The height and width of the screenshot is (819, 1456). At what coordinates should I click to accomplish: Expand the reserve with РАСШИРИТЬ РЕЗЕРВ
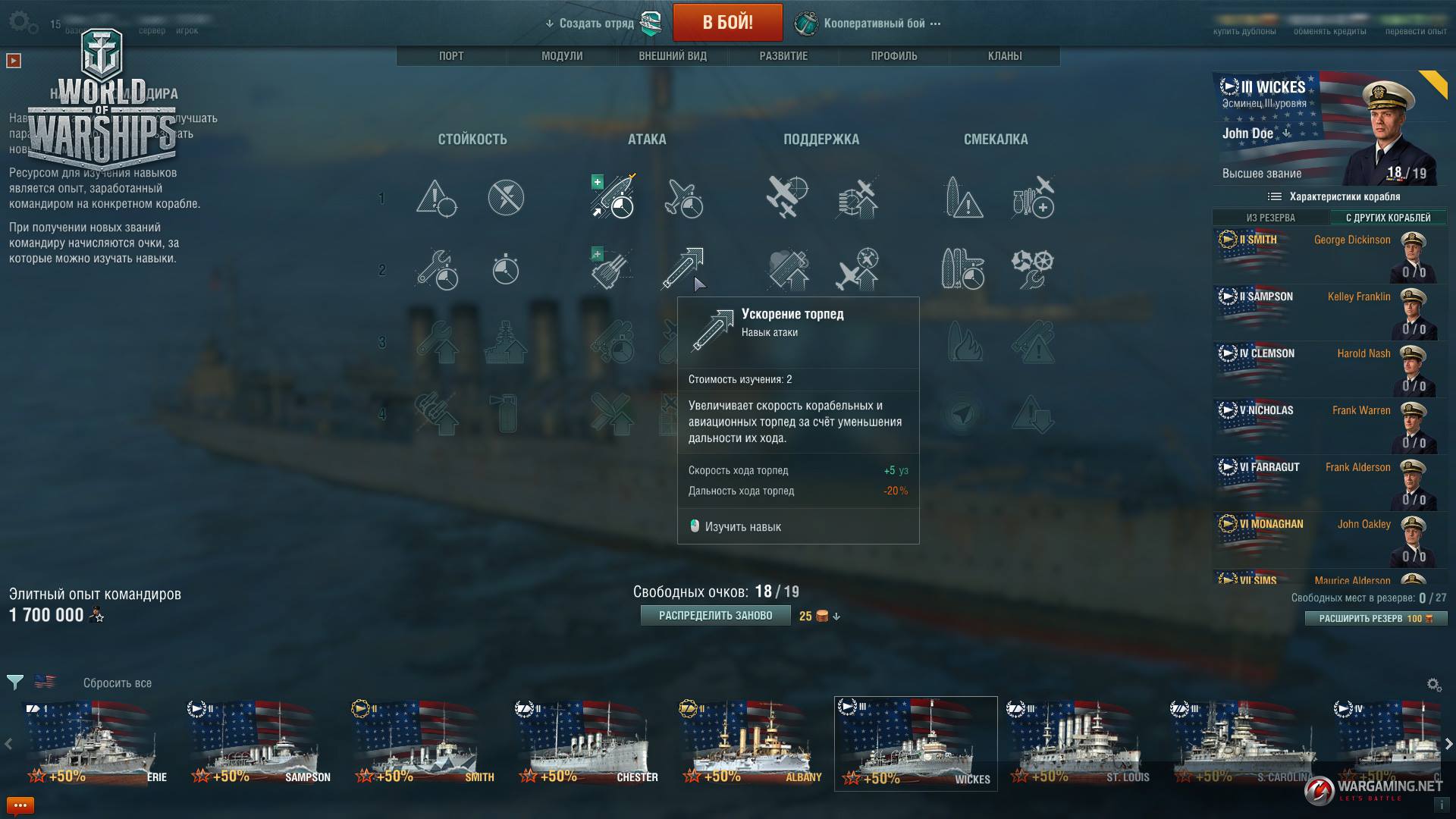coord(1376,619)
